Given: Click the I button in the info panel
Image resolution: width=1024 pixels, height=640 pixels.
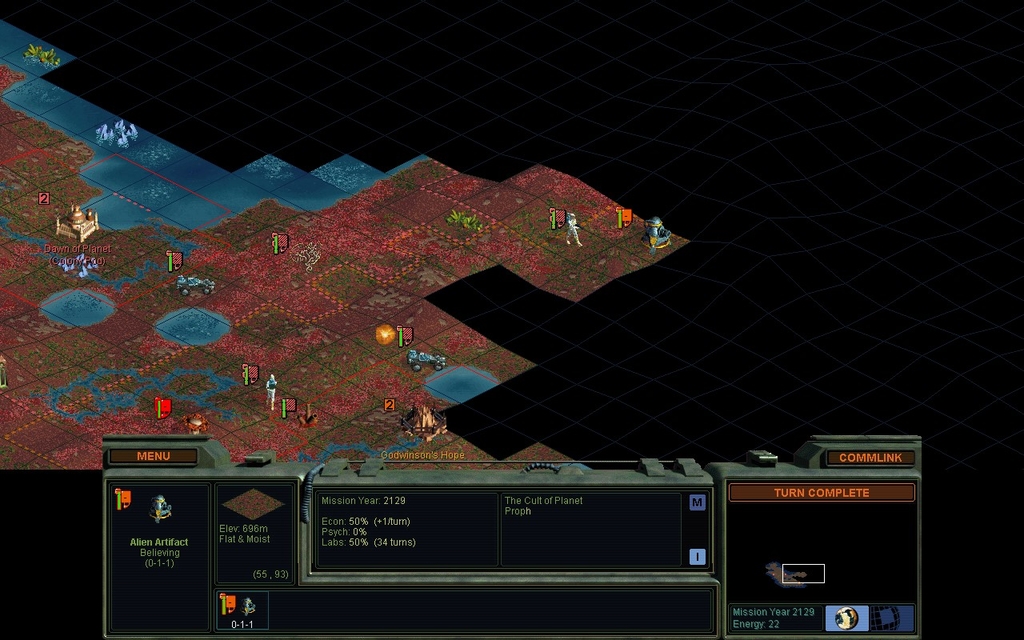Looking at the screenshot, I should (697, 557).
